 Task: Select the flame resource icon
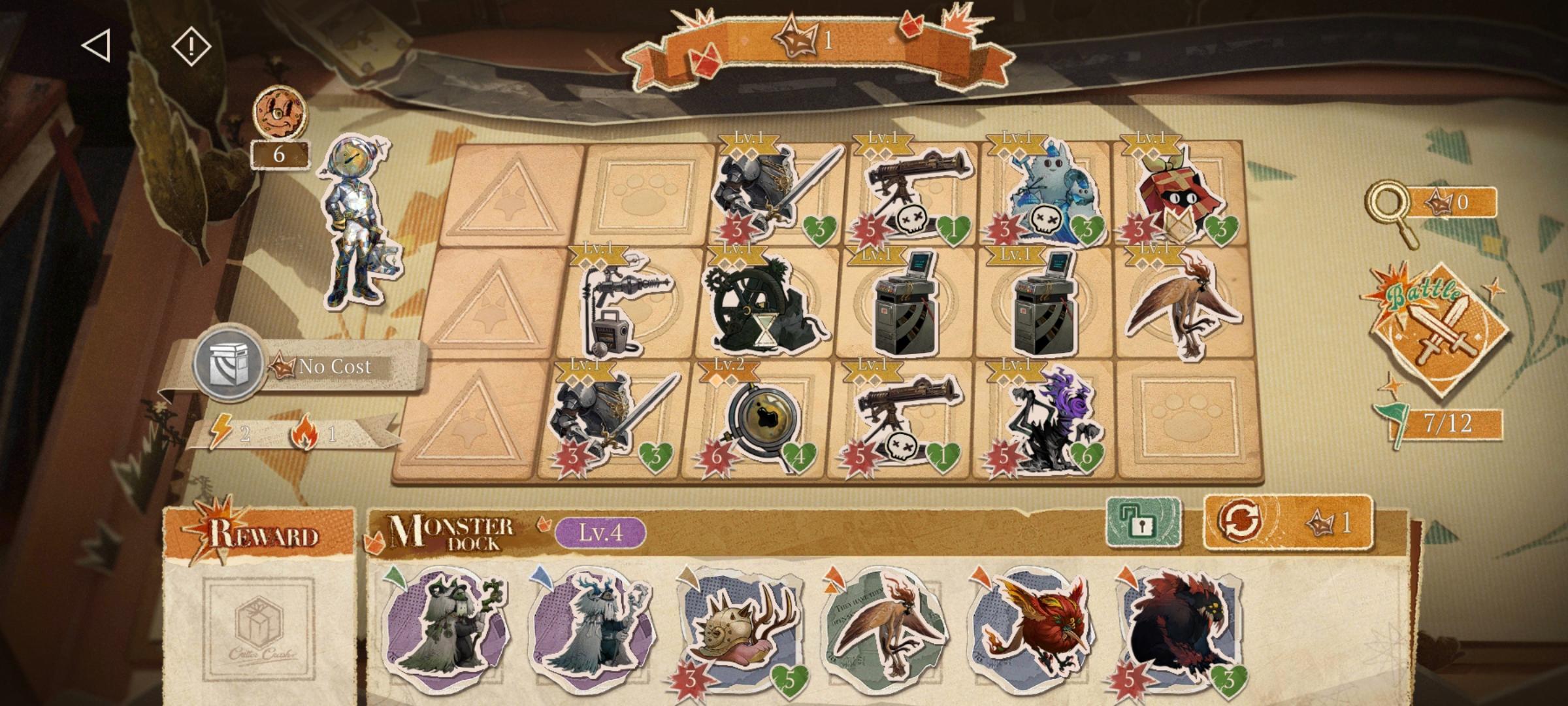[x=304, y=428]
